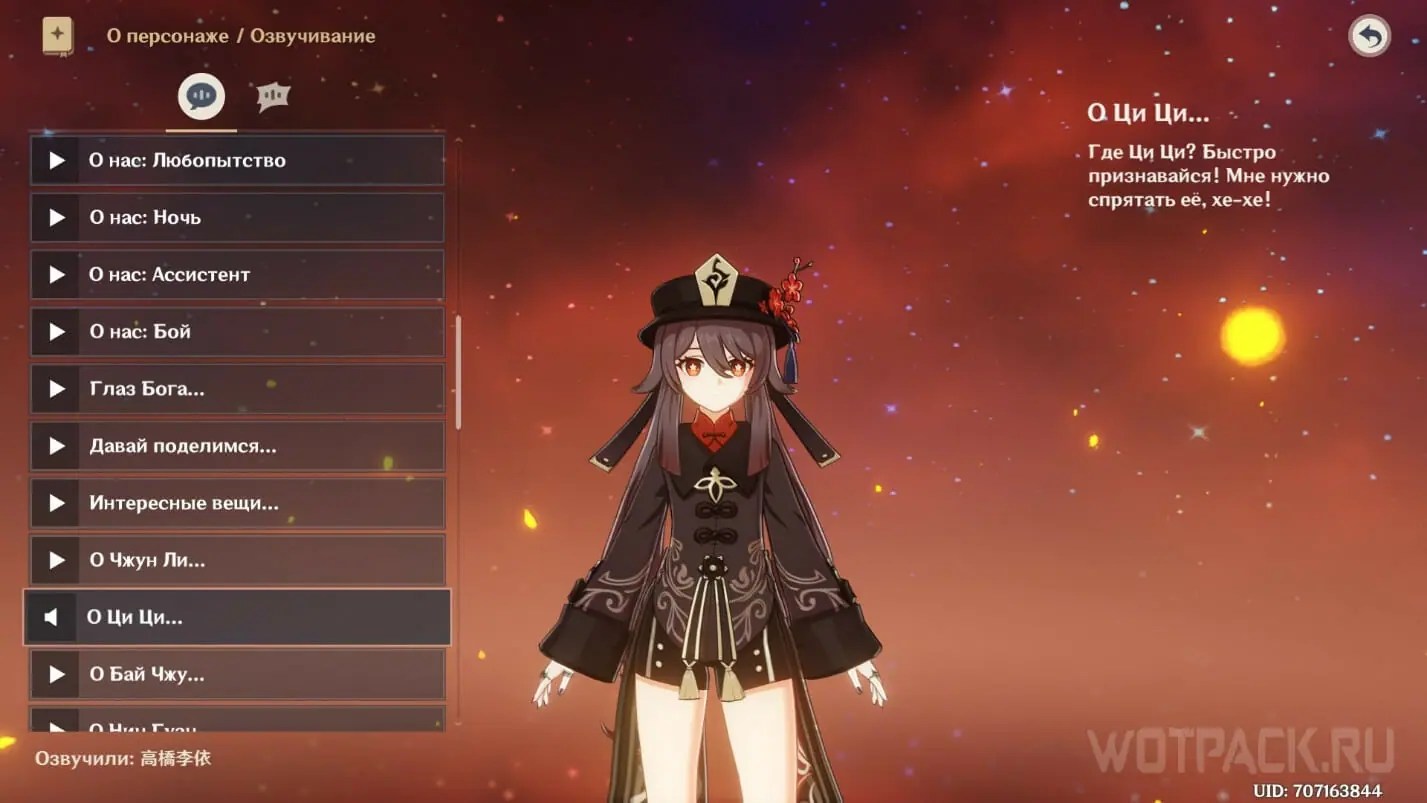Screen dimensions: 1427x803
Task: Click the back arrow in top-right corner
Action: pos(1368,35)
